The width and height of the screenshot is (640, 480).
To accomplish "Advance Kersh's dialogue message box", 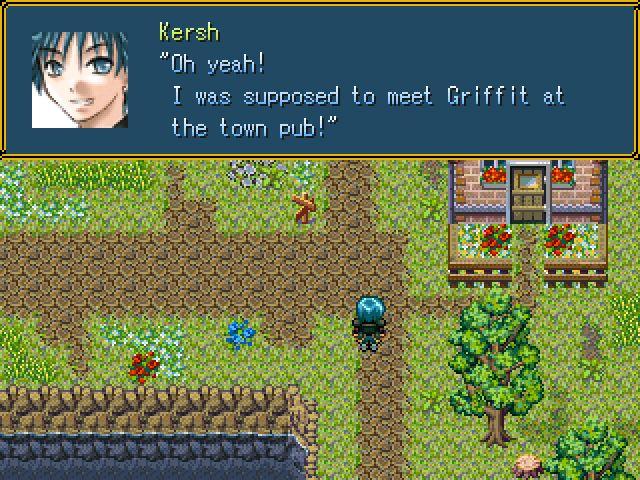I will tap(320, 80).
